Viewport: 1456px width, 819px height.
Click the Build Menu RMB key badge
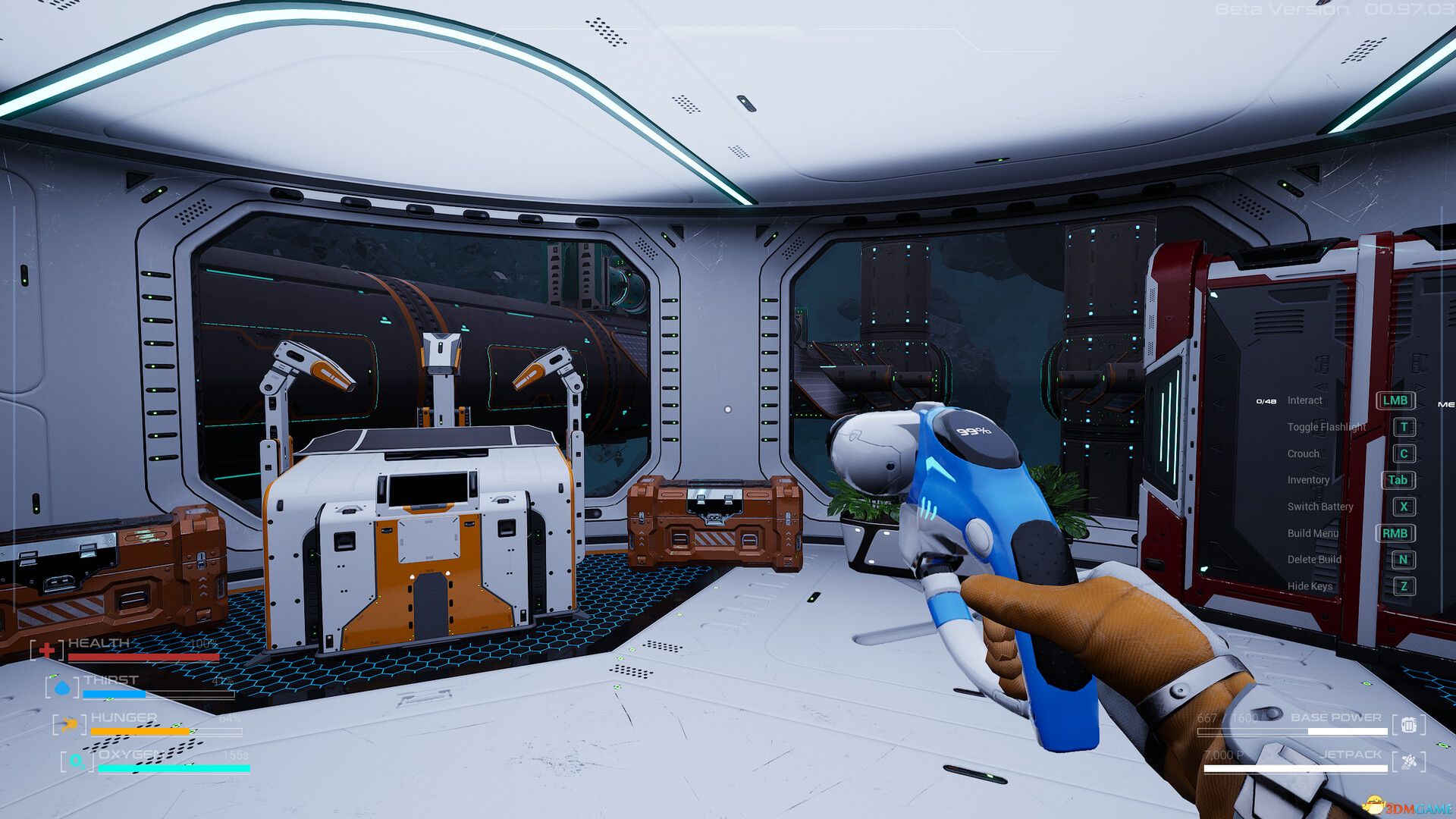[1398, 532]
